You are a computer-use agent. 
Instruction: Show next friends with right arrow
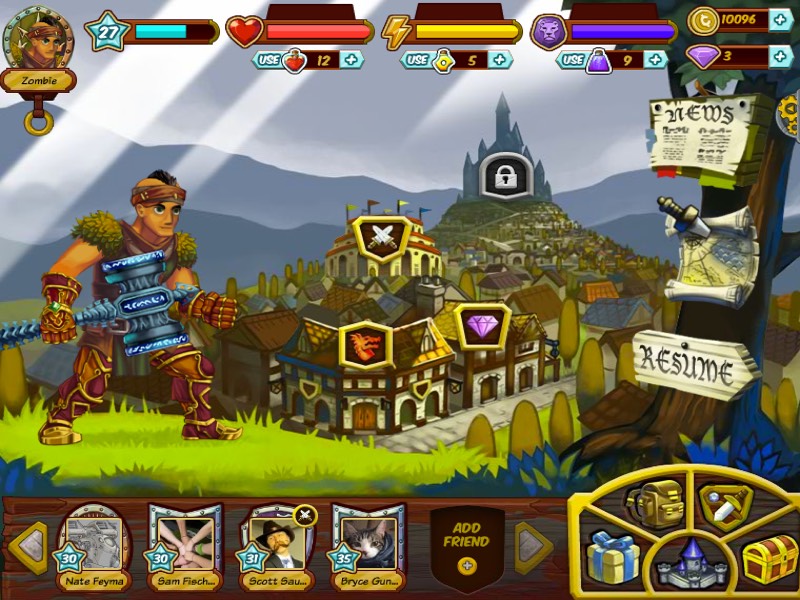(533, 547)
